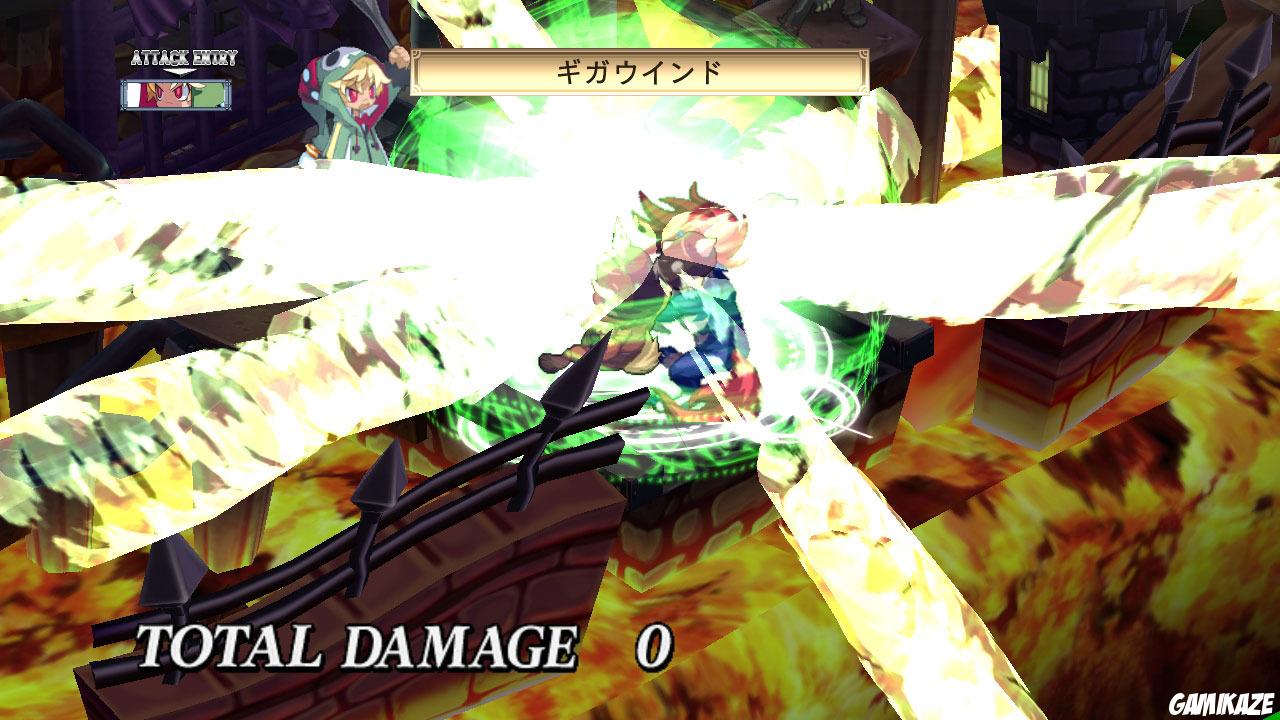Click the white segment of the entry gauge

(x=132, y=95)
